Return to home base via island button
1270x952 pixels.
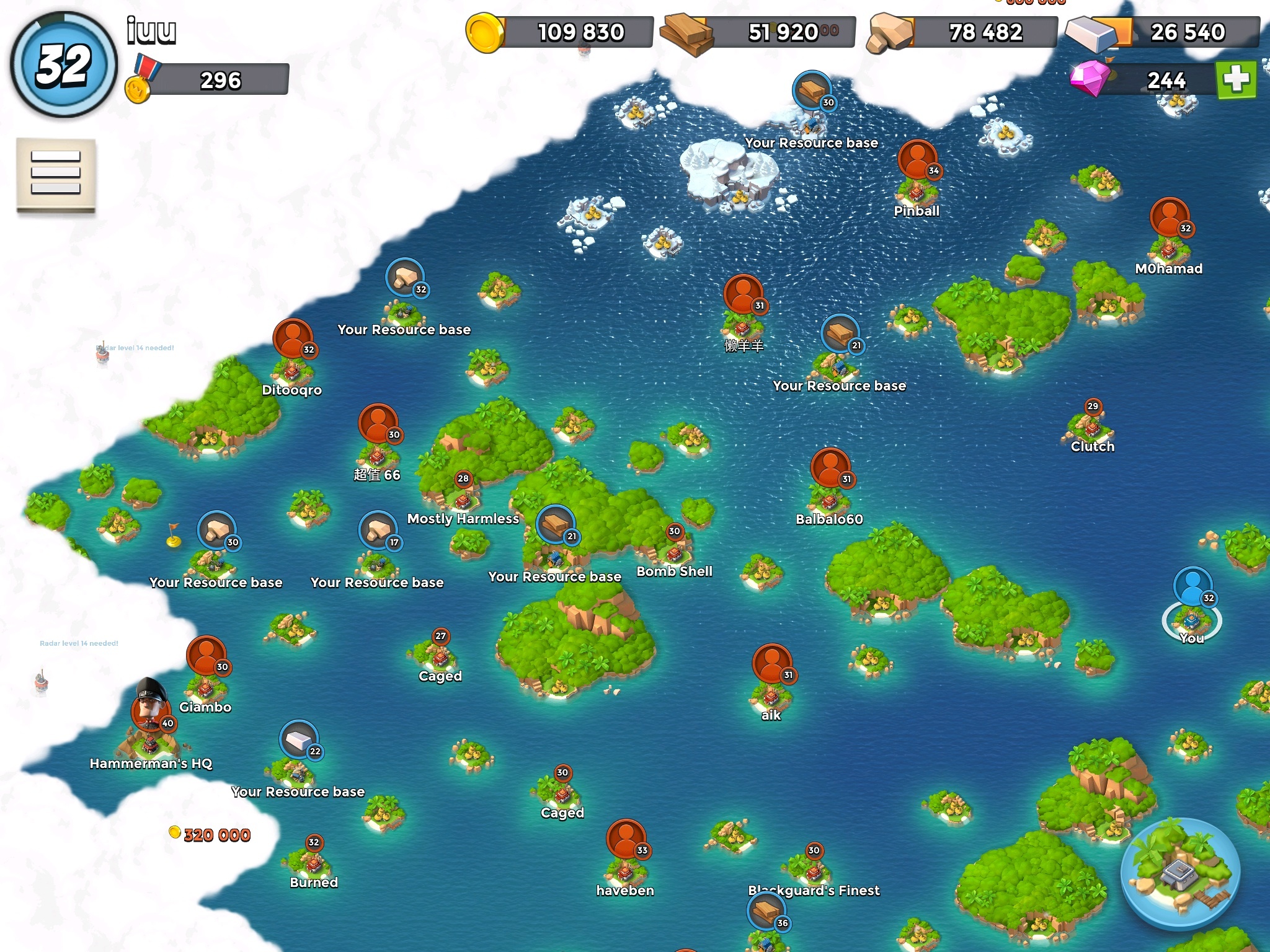(1180, 875)
